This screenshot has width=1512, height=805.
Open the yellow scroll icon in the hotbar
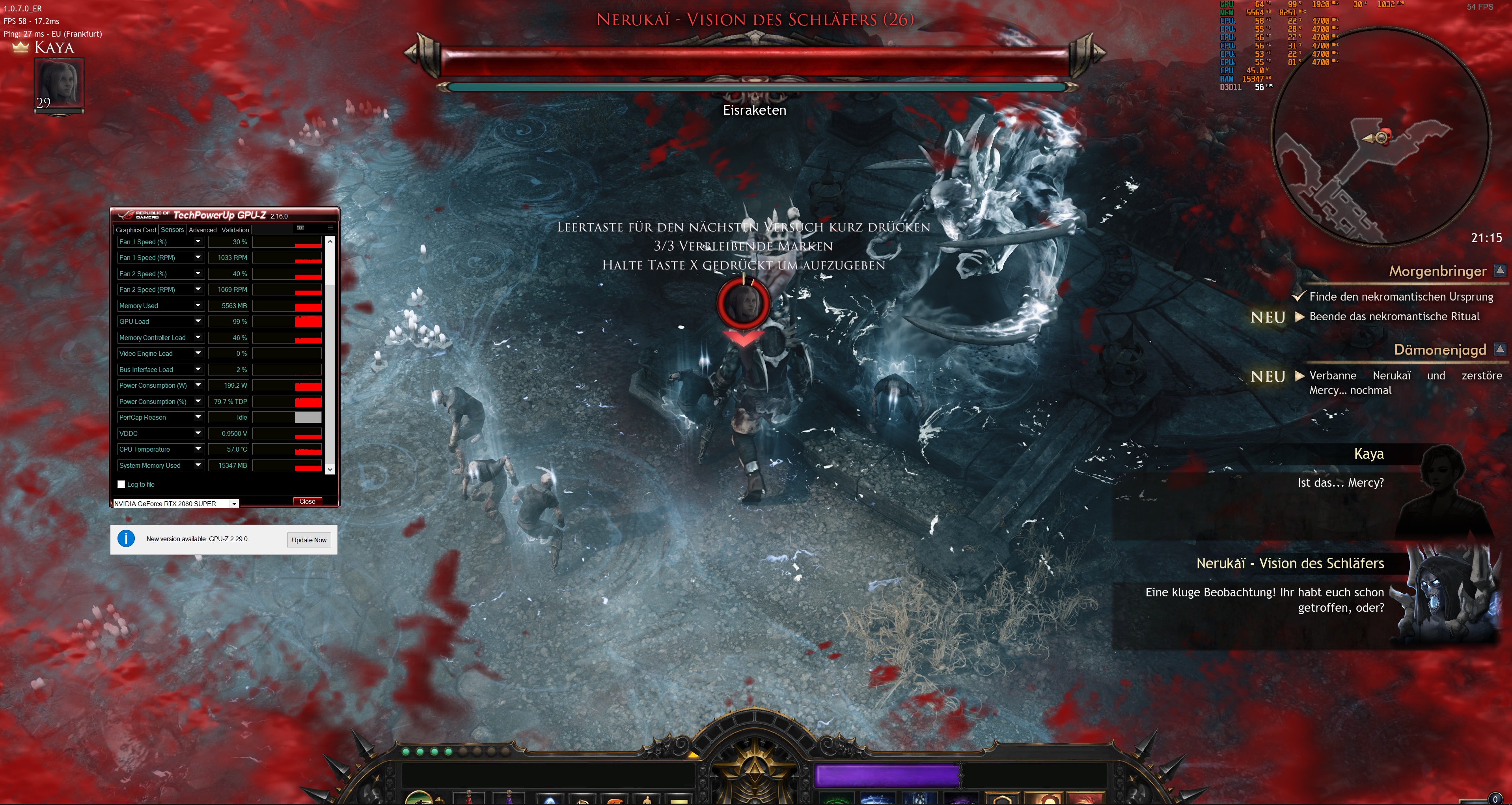[679, 800]
